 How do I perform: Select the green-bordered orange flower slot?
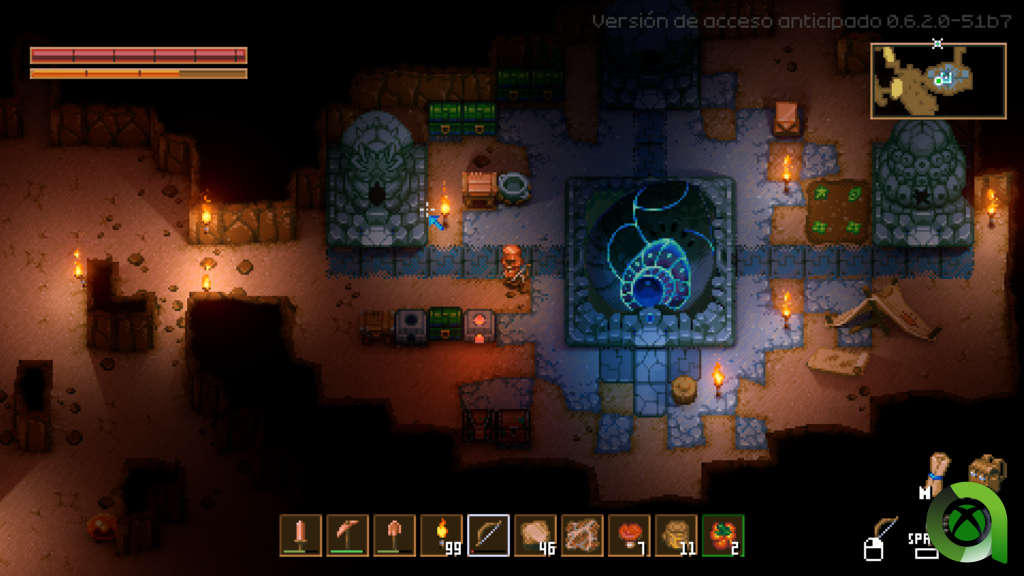click(722, 535)
